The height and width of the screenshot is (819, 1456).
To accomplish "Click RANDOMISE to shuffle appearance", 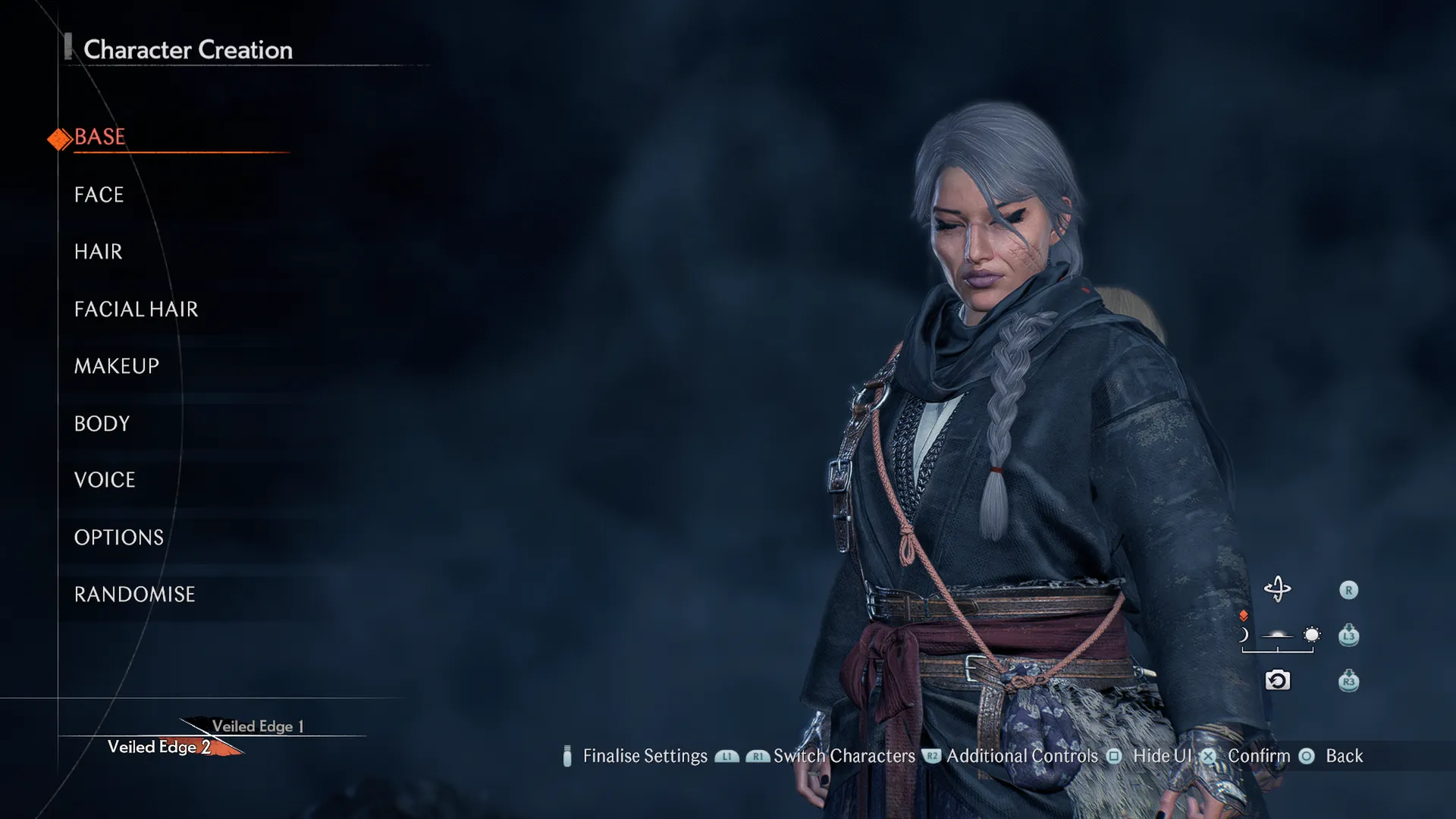I will (134, 595).
